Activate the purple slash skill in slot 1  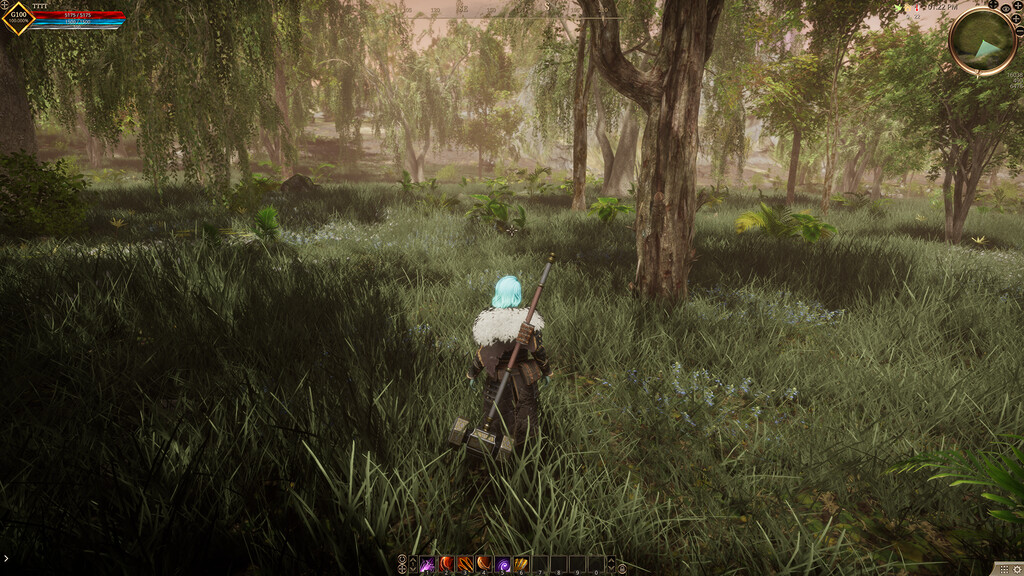427,565
